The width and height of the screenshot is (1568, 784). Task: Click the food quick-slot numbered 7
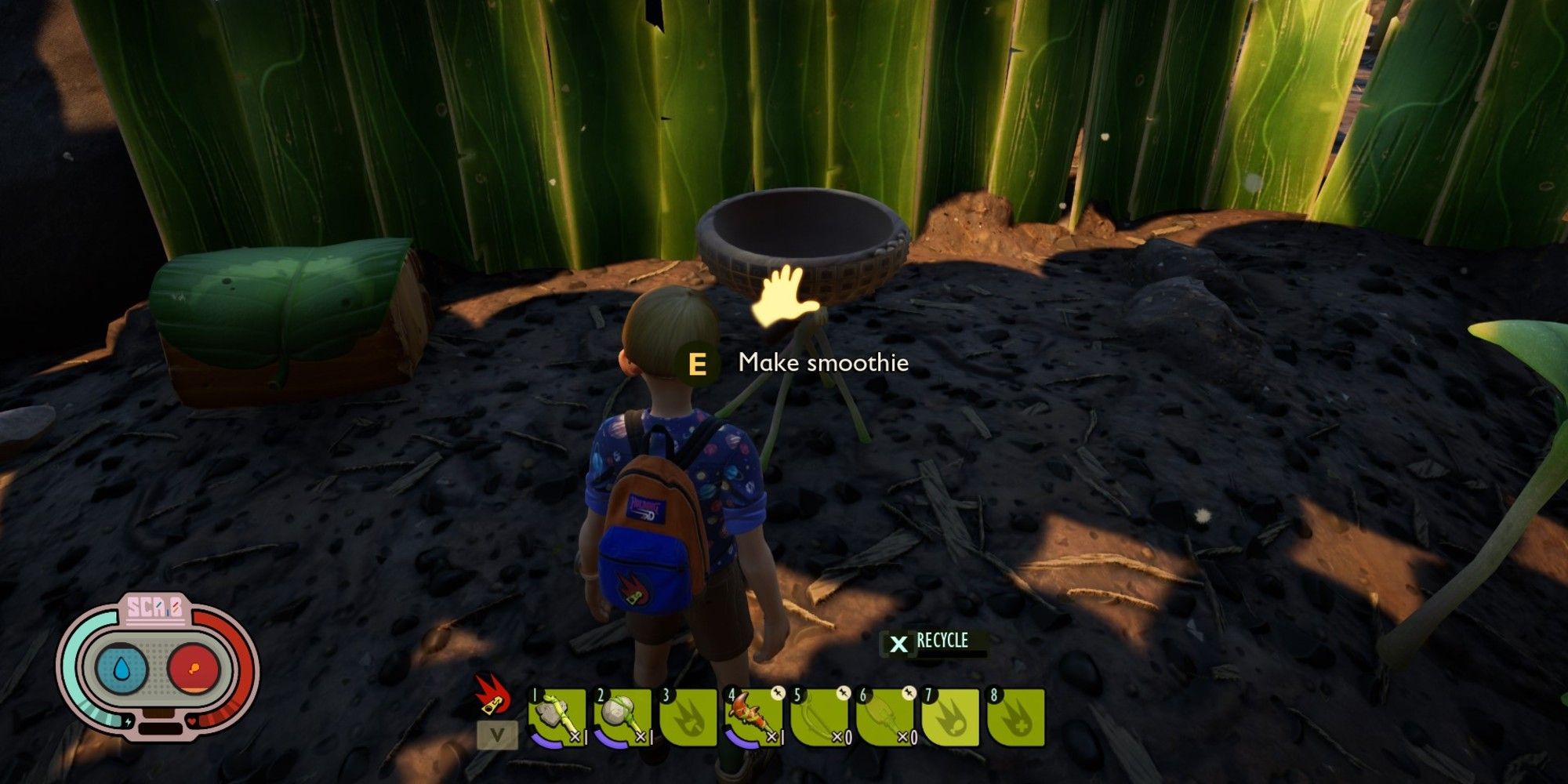pos(951,717)
